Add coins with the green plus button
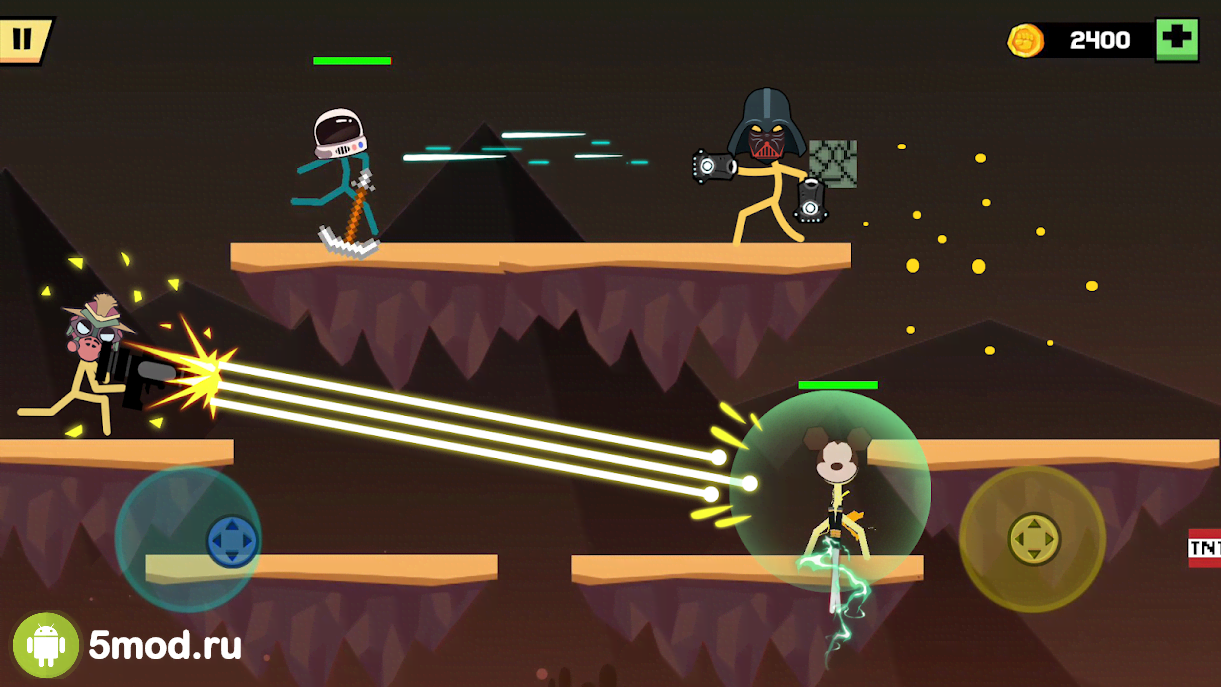This screenshot has height=687, width=1221. pos(1176,40)
